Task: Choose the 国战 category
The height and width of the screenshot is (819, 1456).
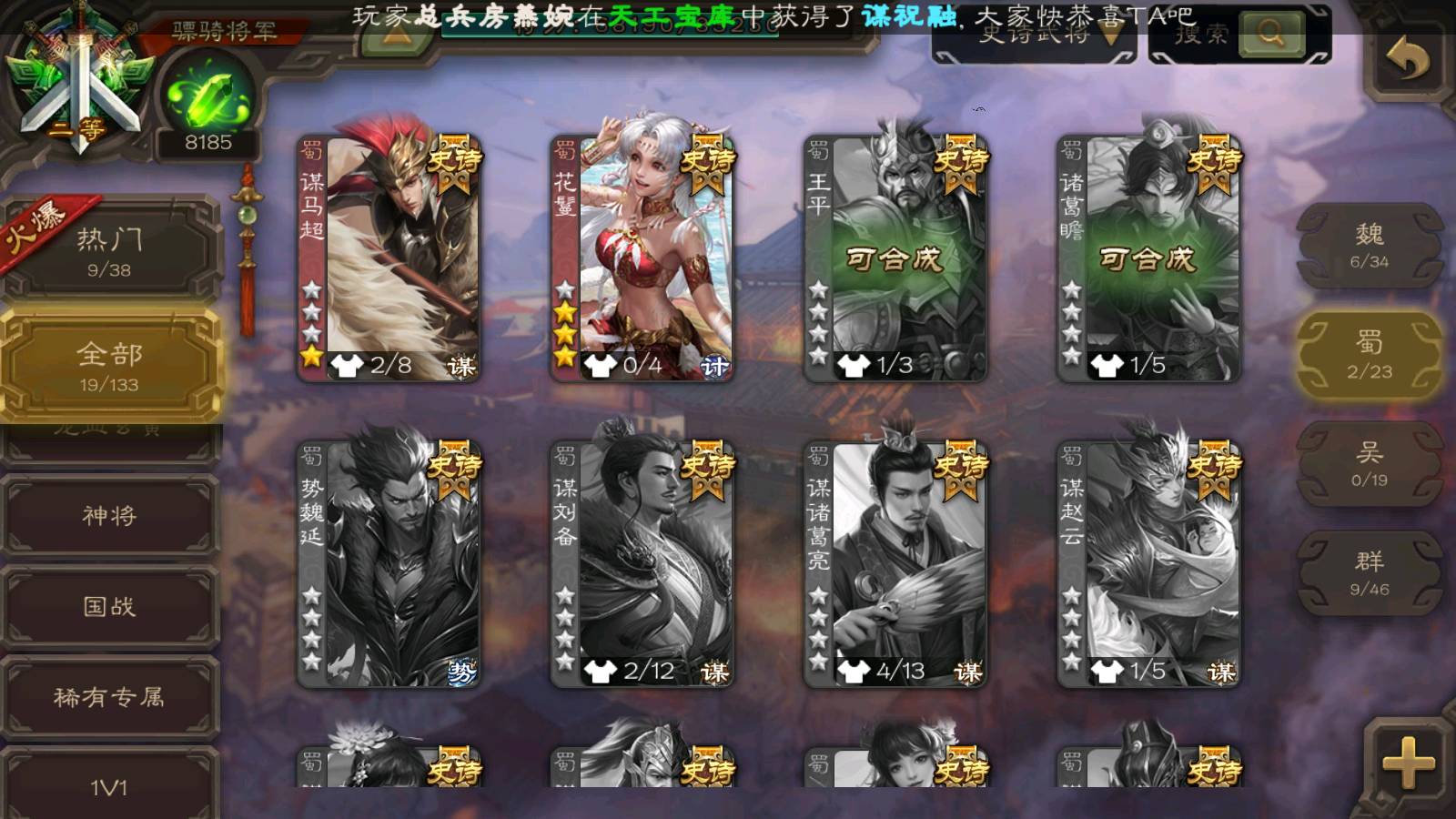Action: (109, 606)
